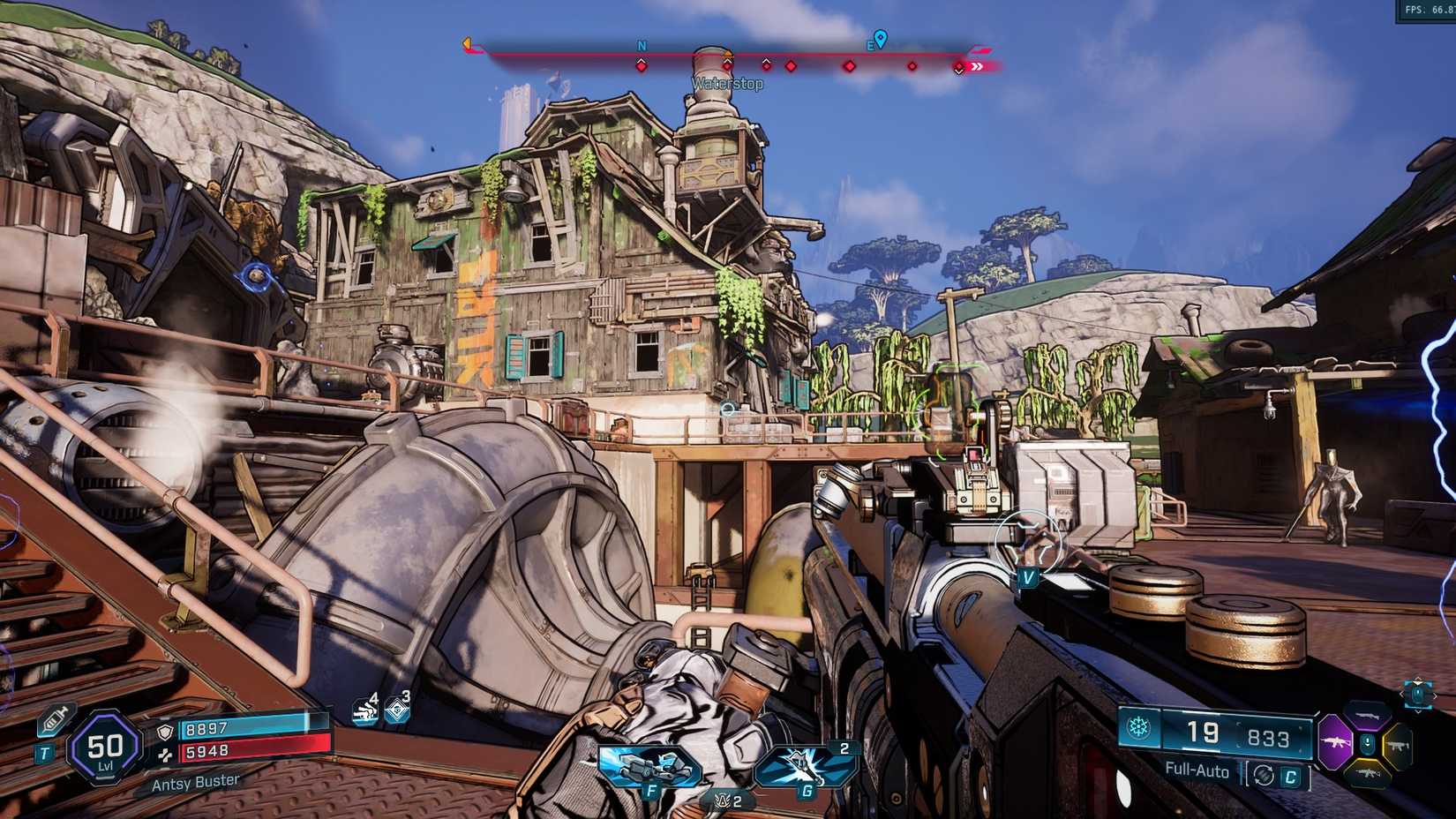Click the cryo snowflake element icon
Screen dimensions: 1456x819
click(x=1139, y=729)
